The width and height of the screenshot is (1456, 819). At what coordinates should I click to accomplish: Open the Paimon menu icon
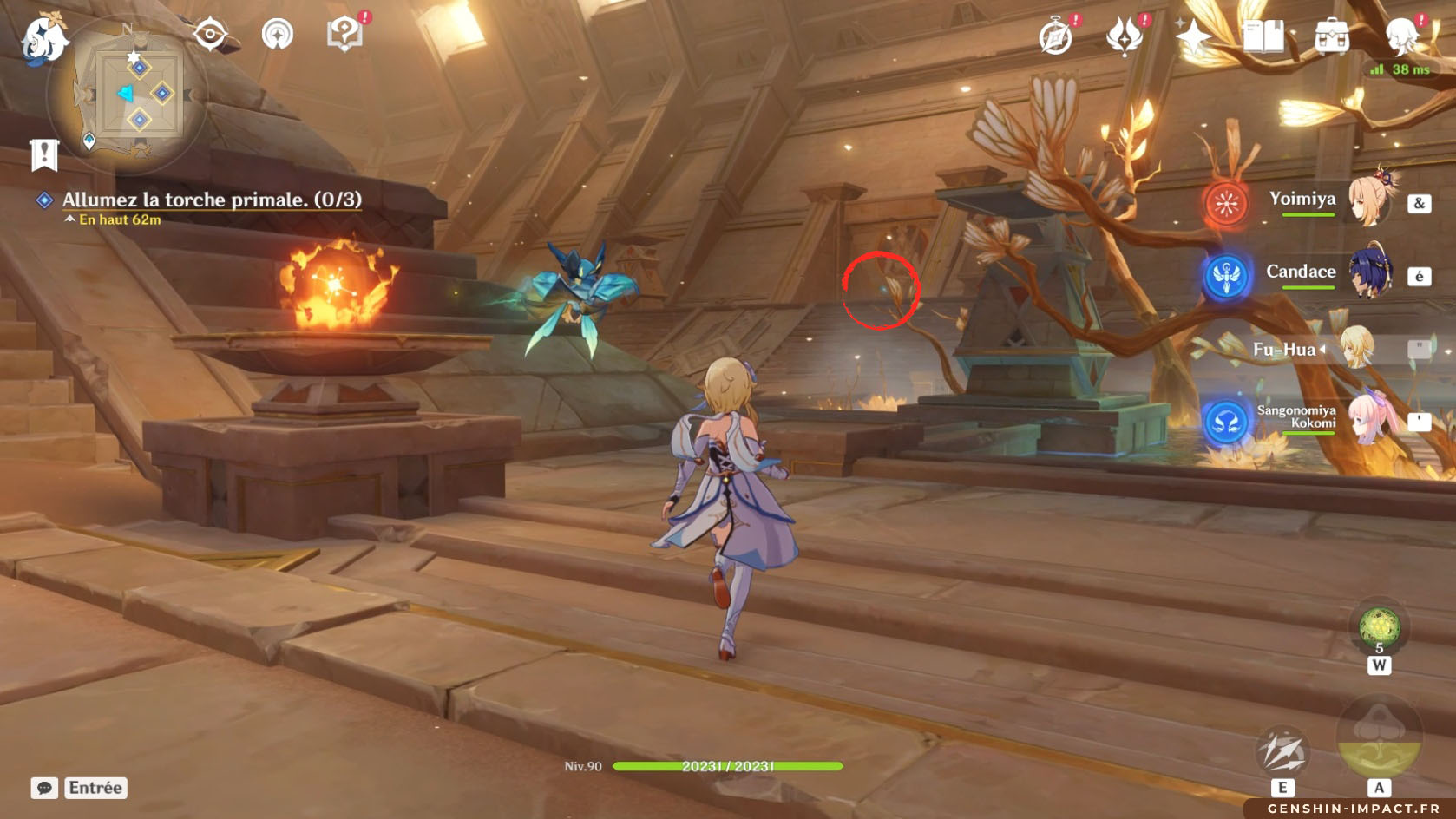43,40
